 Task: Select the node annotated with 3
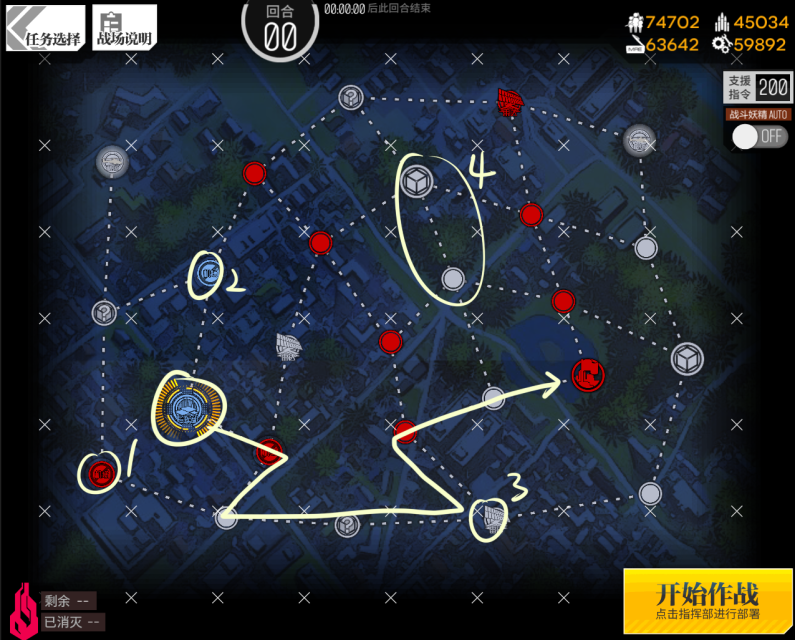tap(489, 515)
